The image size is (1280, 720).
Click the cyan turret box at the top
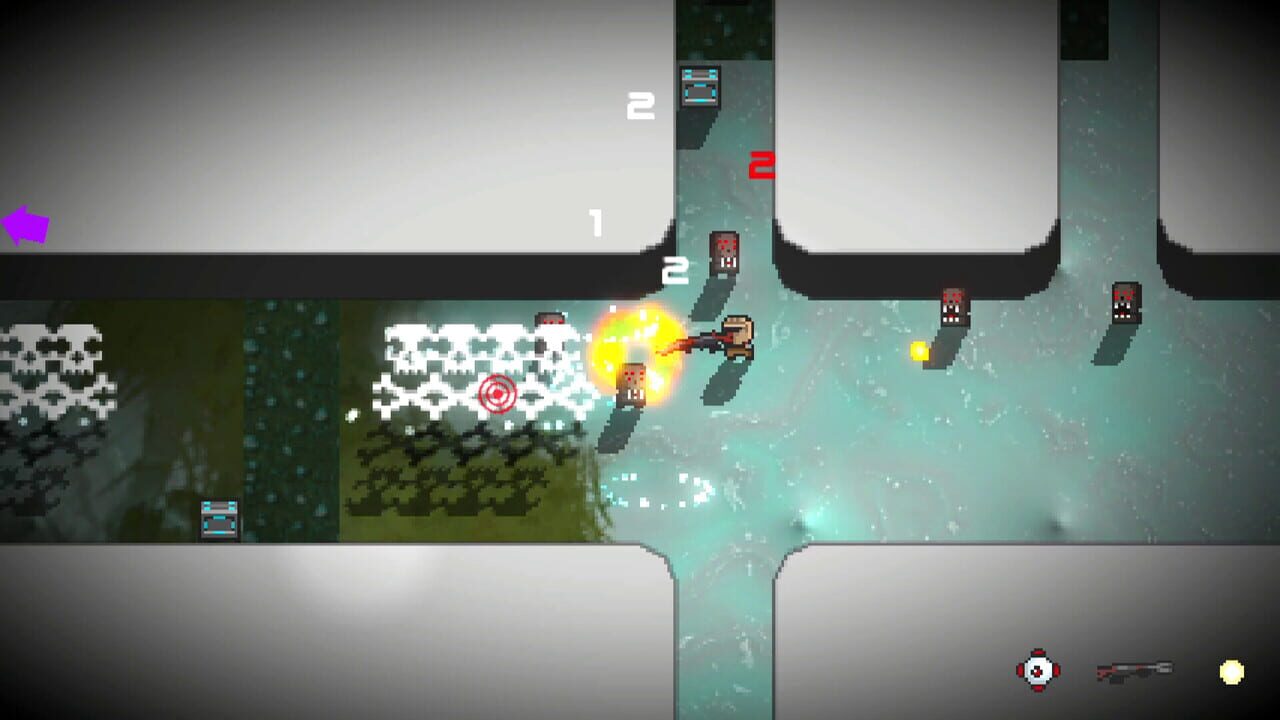click(x=699, y=86)
